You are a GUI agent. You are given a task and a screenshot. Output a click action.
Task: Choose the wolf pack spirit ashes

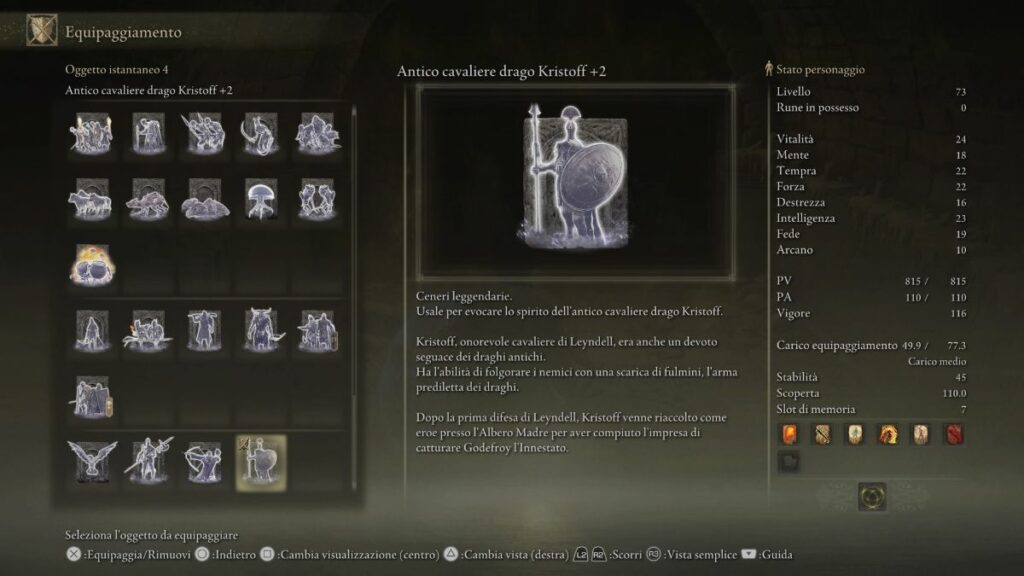pyautogui.click(x=91, y=199)
